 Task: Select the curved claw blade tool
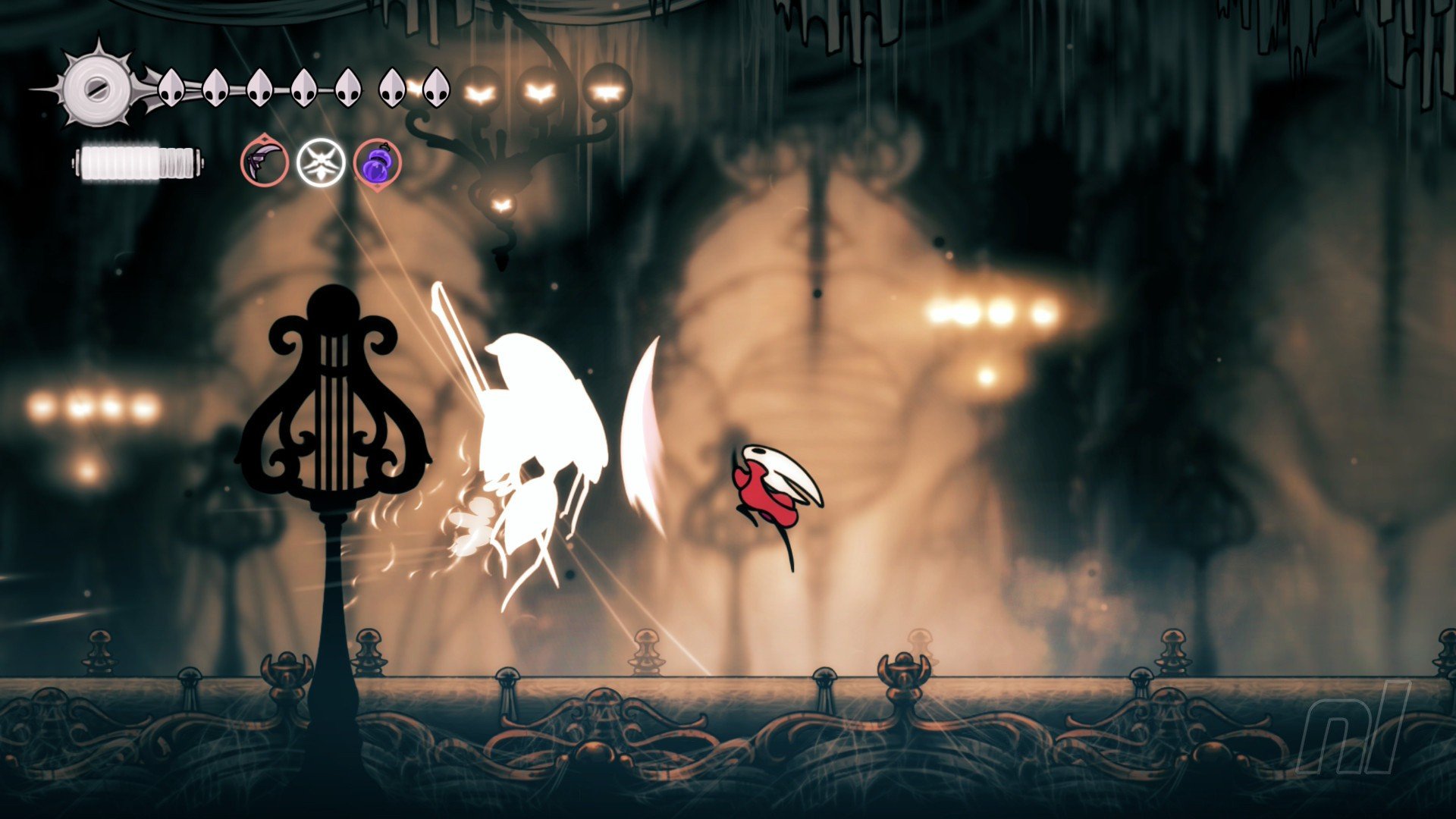point(265,163)
